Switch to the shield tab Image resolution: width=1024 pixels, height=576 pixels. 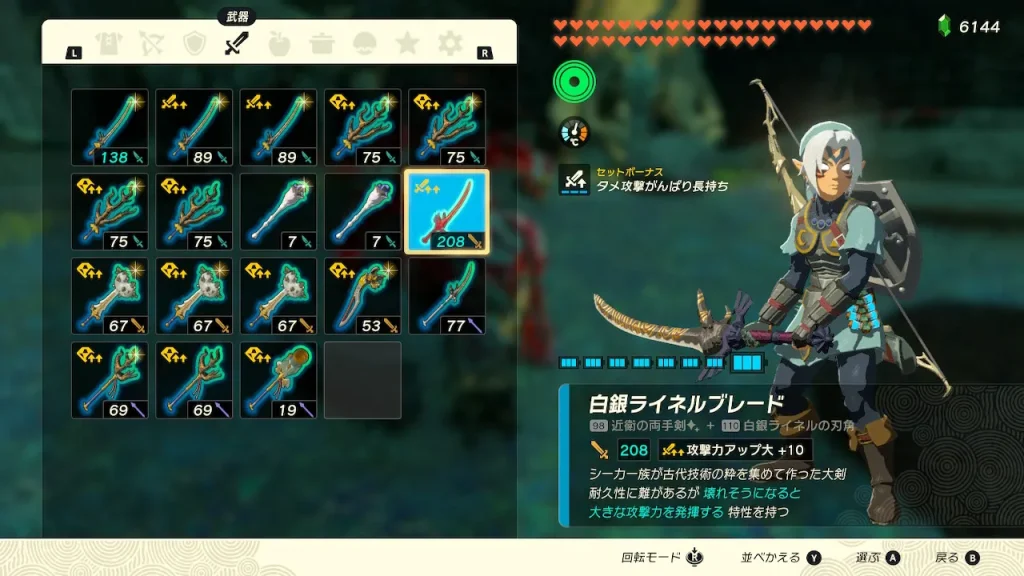[194, 44]
